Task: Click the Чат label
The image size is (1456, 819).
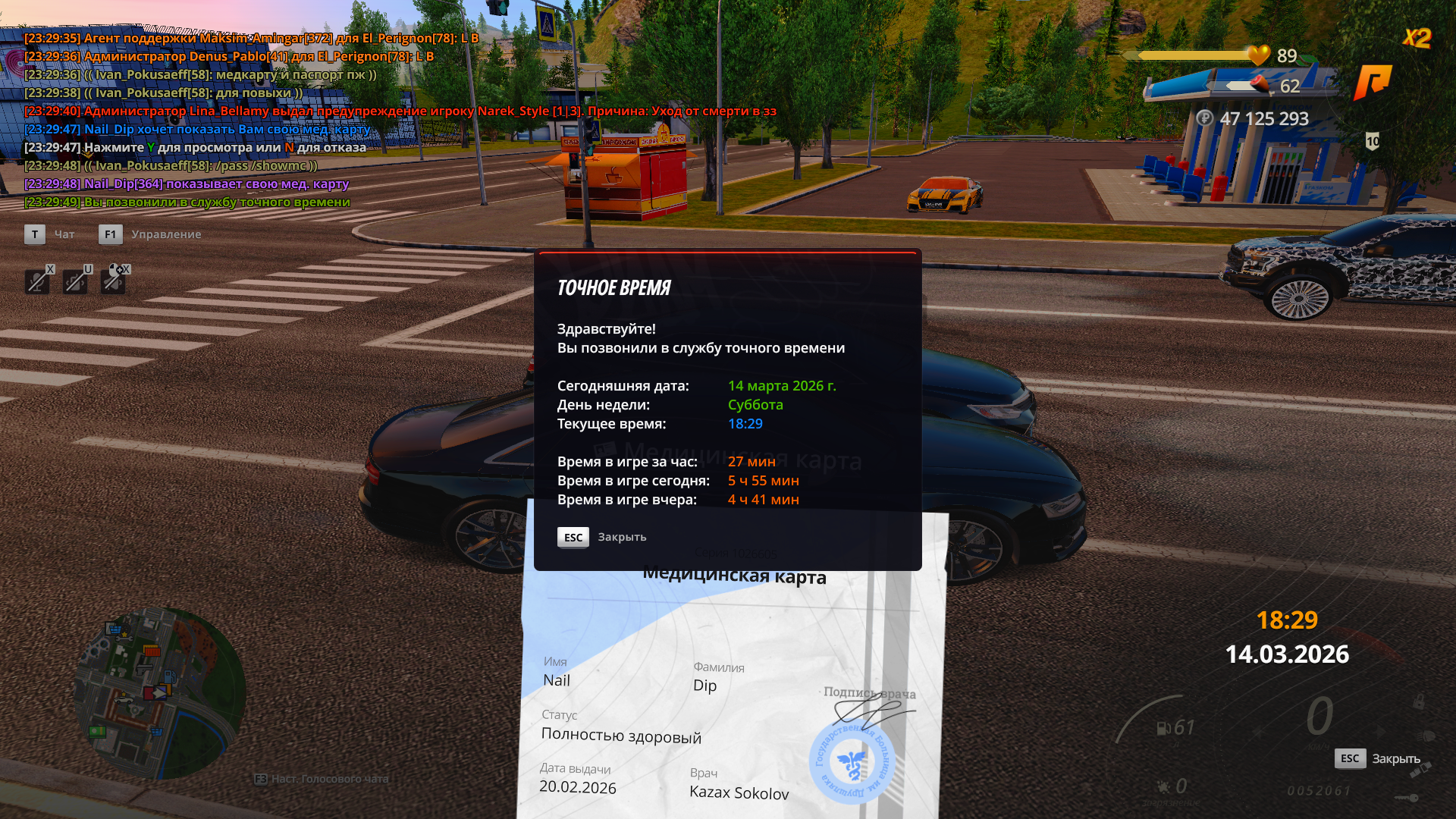Action: (x=64, y=234)
